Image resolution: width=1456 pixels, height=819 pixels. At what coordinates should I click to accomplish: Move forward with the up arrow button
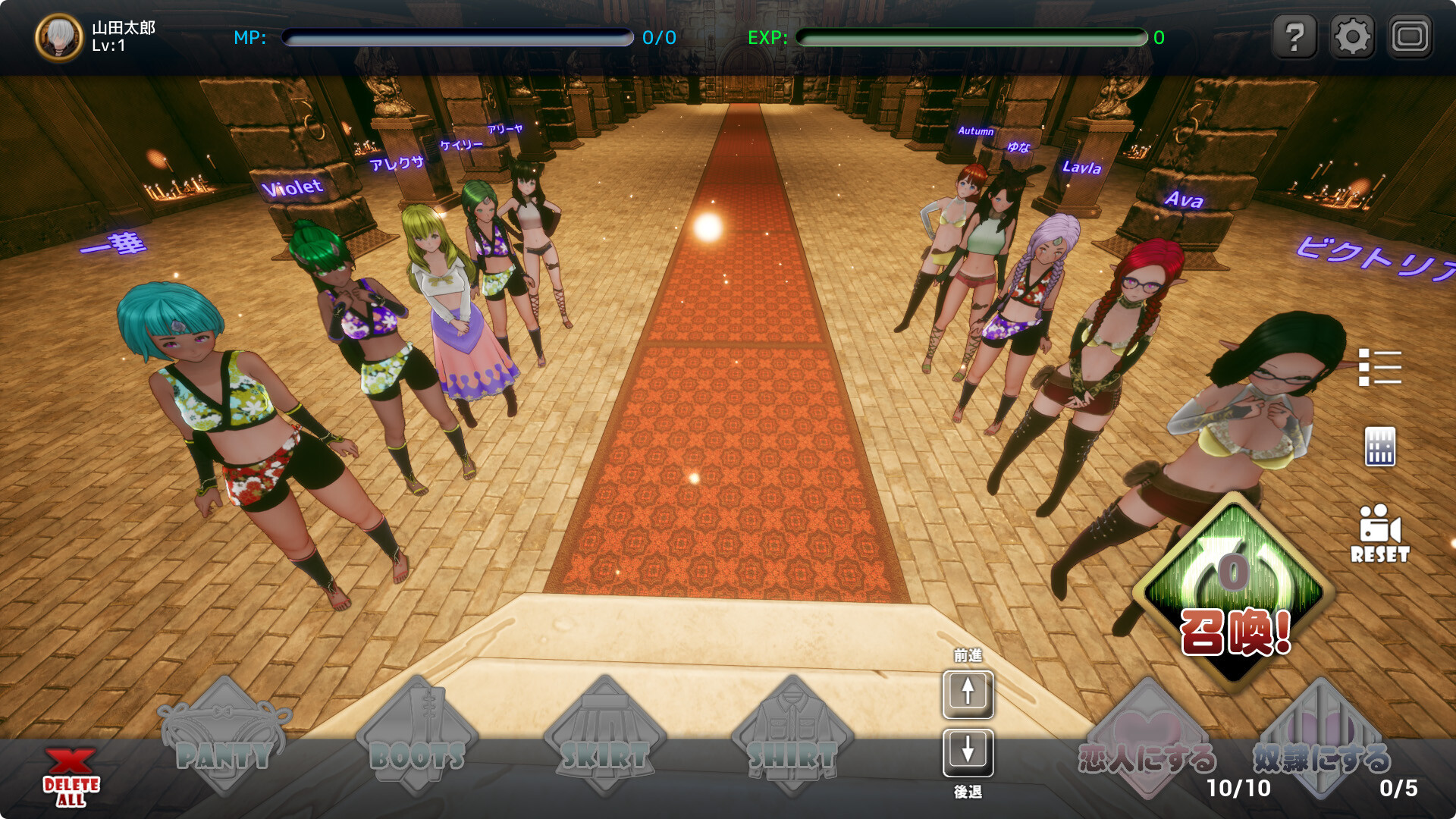(x=968, y=693)
